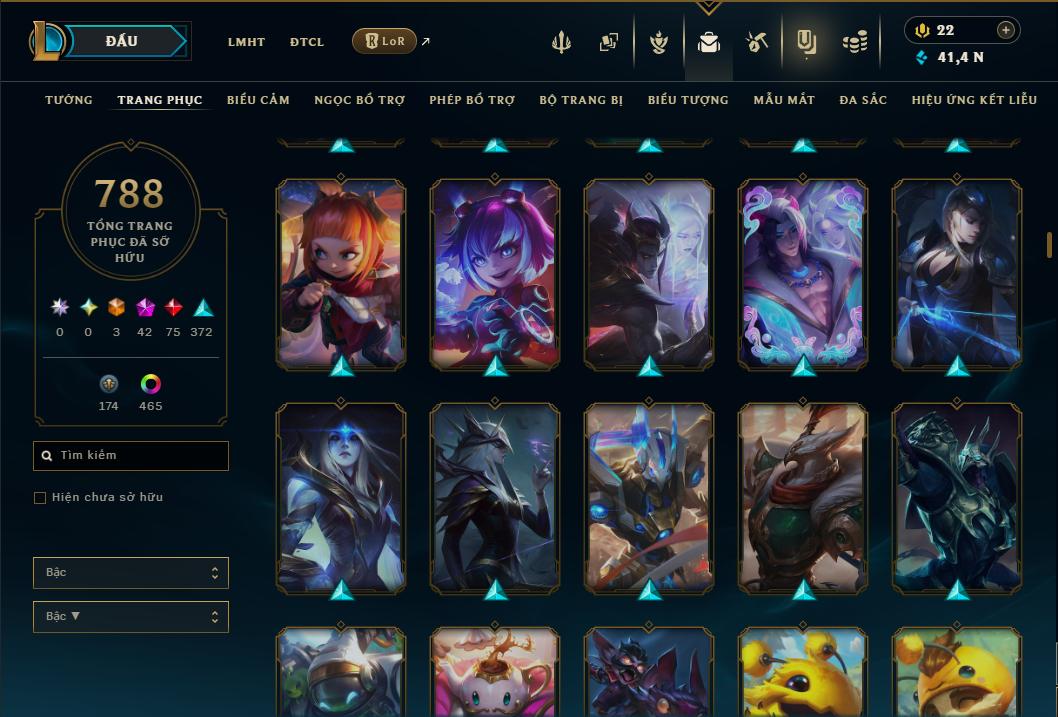Switch to the TƯỚNG tab
The image size is (1058, 717).
pyautogui.click(x=69, y=100)
